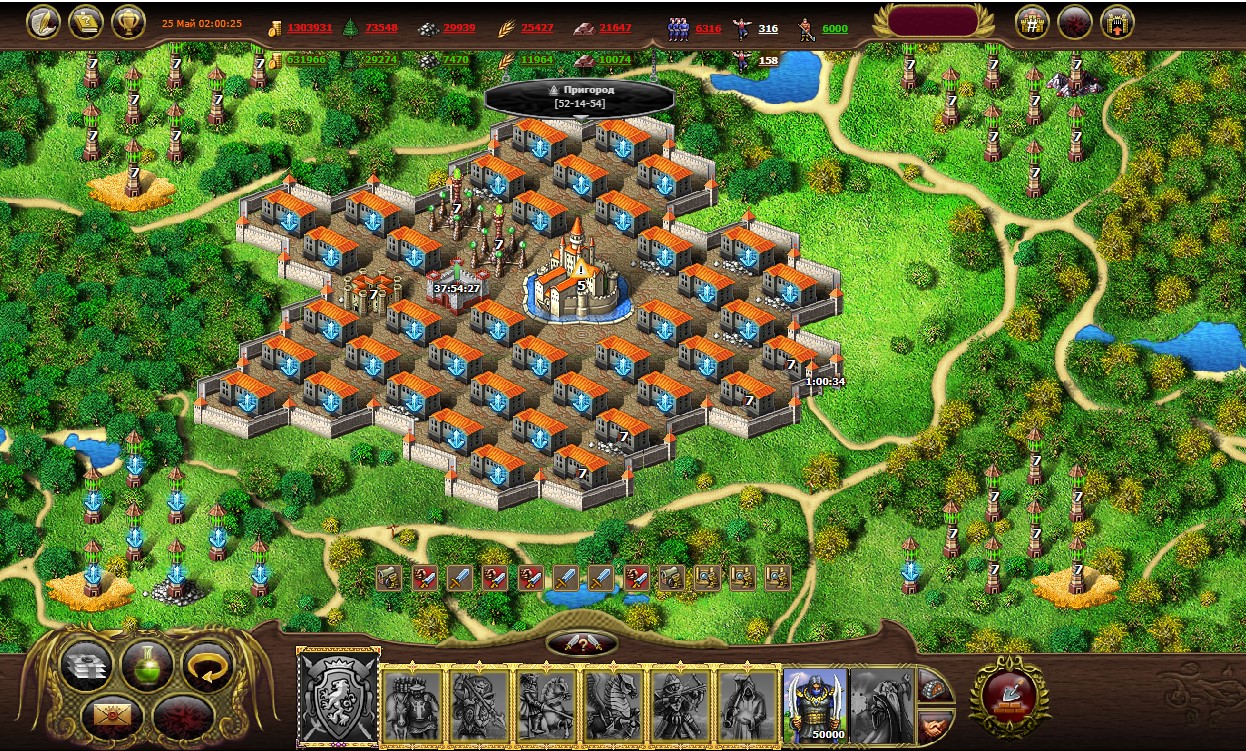Screen dimensions: 1246x751
Task: Click the yellow curved arrow button
Action: 207,664
